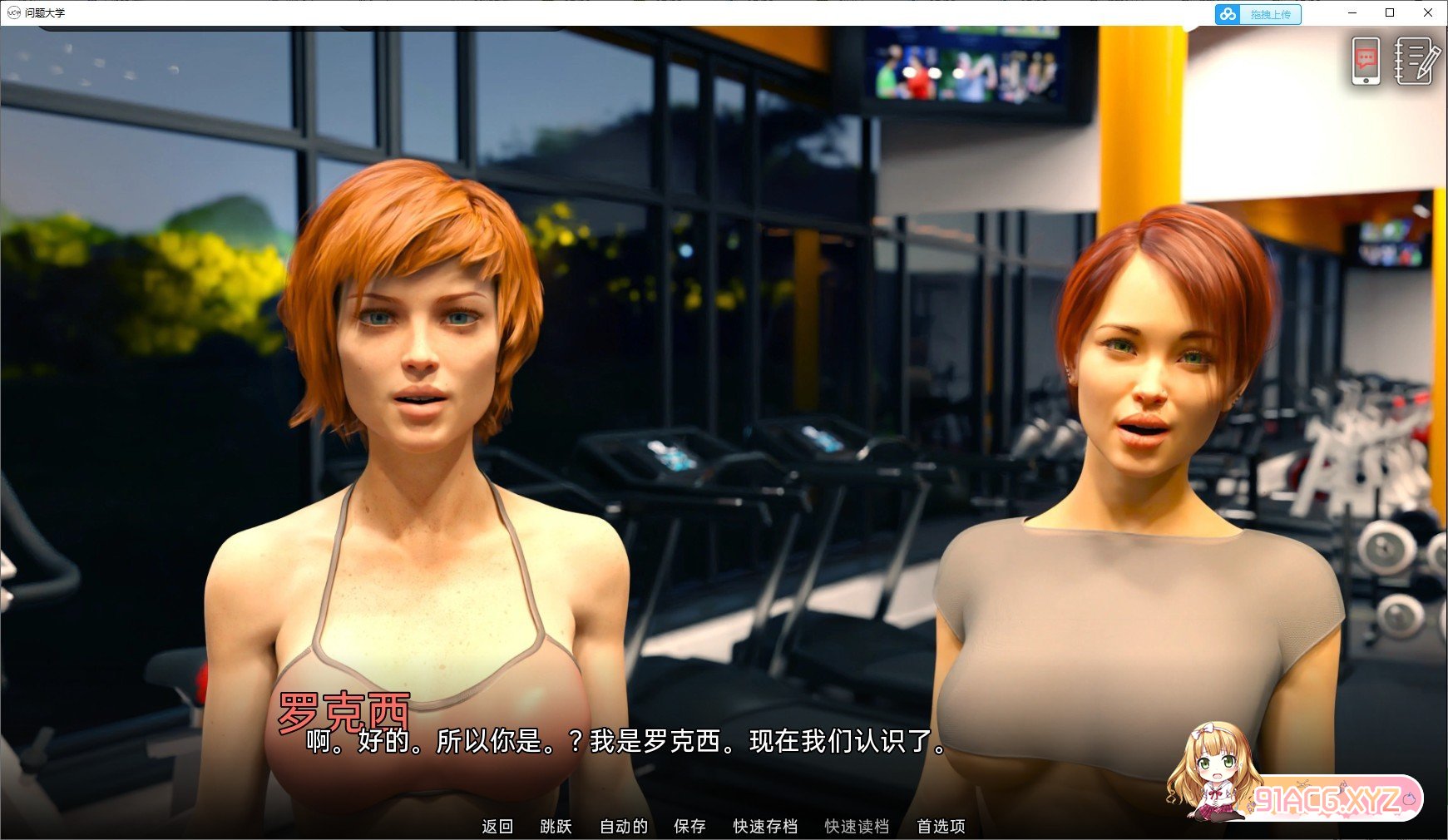Click the 快速读档 quickload label
This screenshot has height=840, width=1448.
pyautogui.click(x=856, y=827)
